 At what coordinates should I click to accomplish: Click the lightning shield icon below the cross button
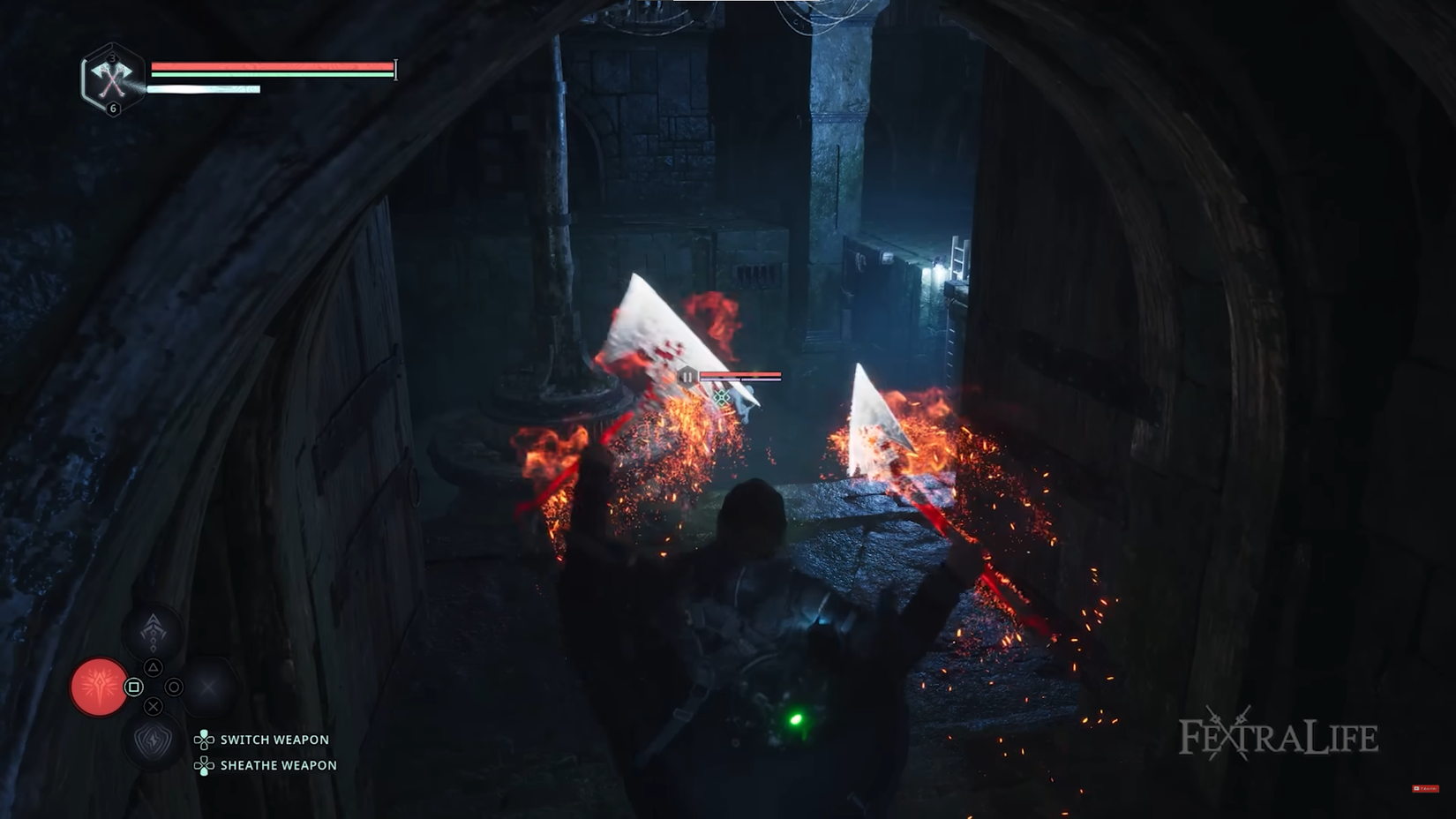click(x=154, y=740)
